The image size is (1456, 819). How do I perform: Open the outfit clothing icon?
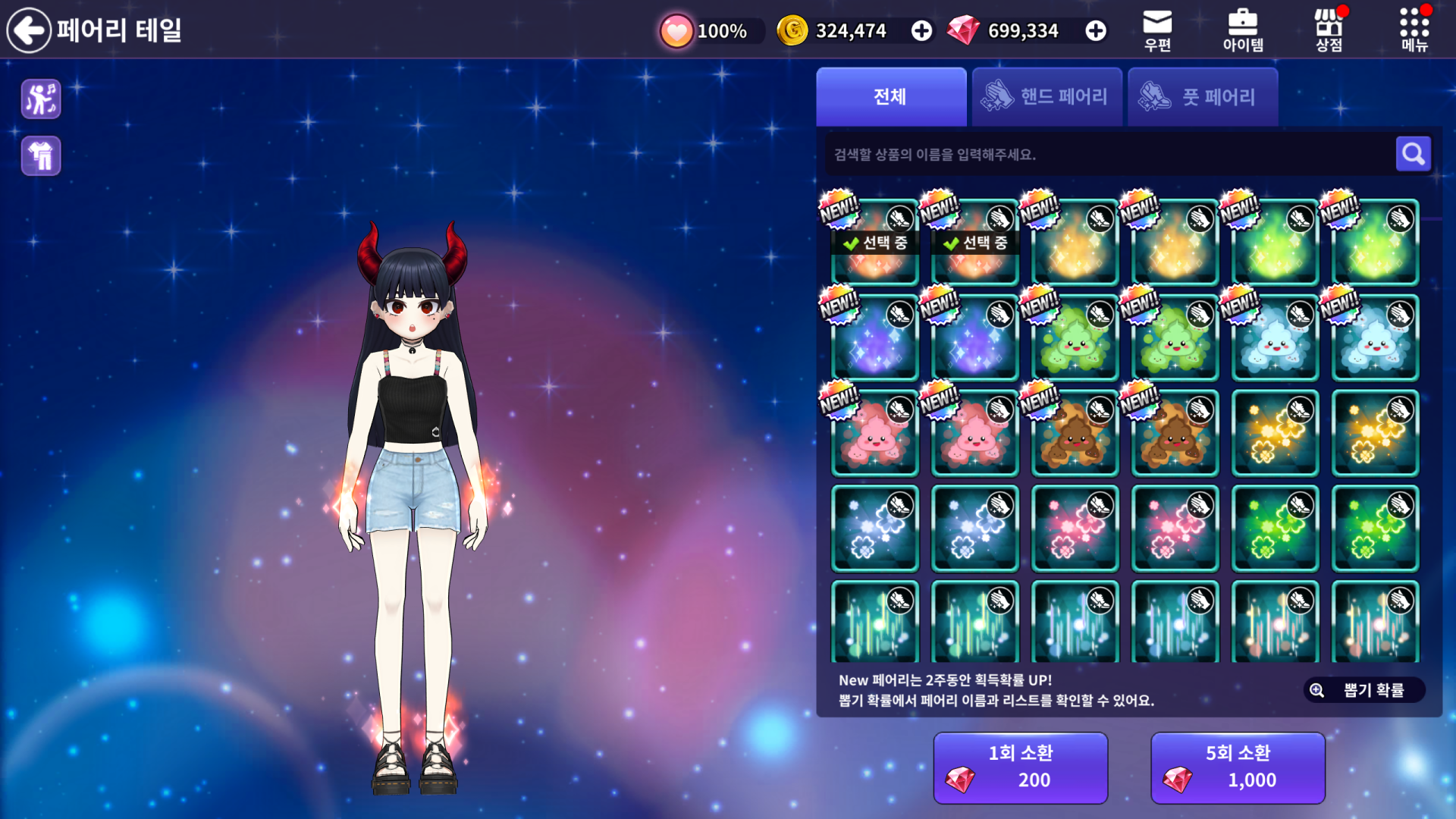[41, 156]
